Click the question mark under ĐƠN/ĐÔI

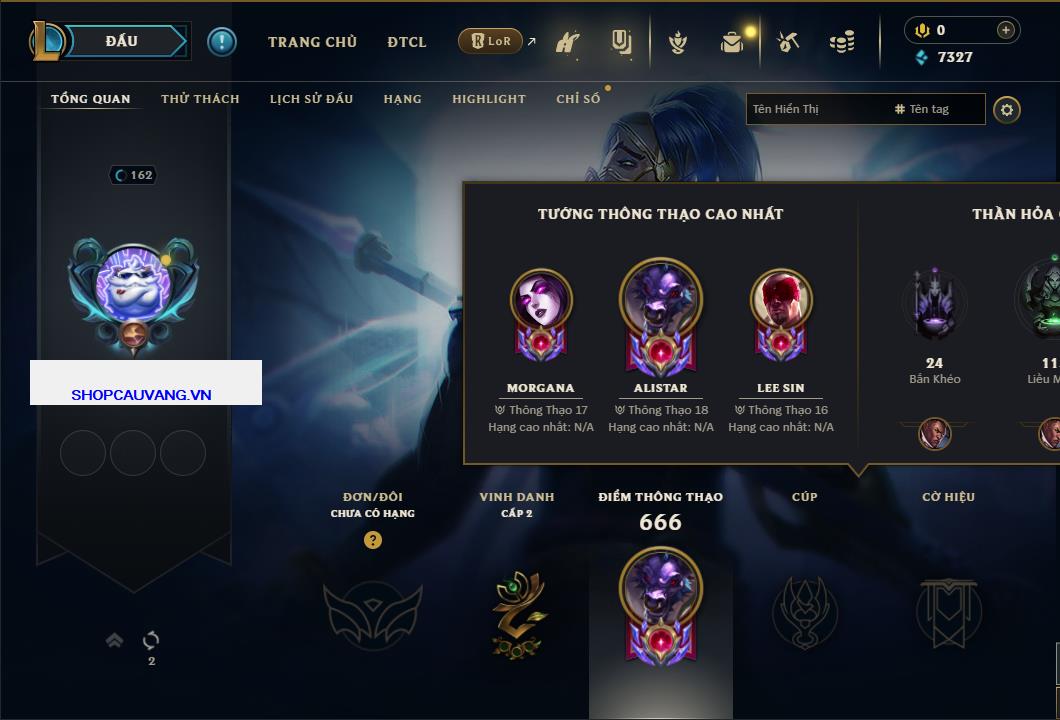point(373,540)
